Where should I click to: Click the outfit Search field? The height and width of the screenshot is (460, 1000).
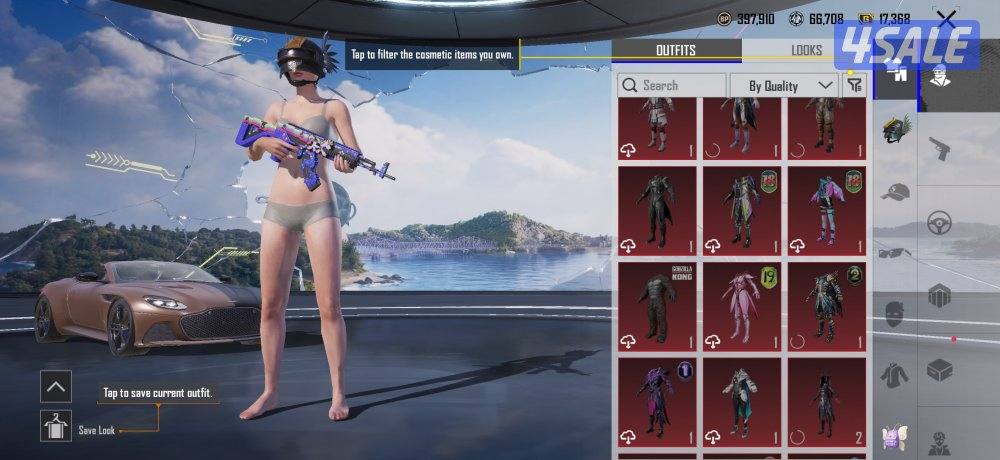point(672,86)
